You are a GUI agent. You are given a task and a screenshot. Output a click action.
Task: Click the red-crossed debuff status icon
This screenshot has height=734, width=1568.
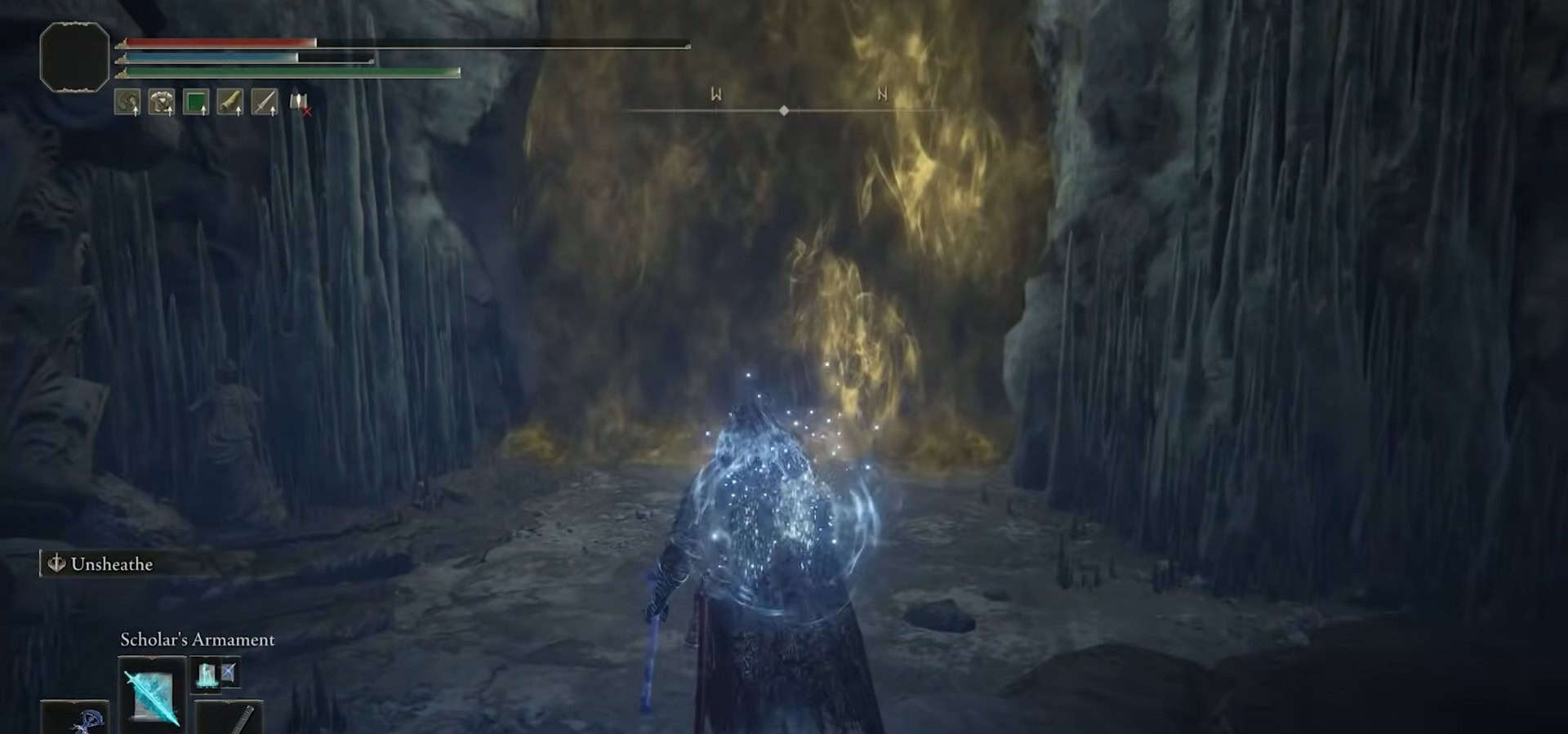tap(300, 103)
